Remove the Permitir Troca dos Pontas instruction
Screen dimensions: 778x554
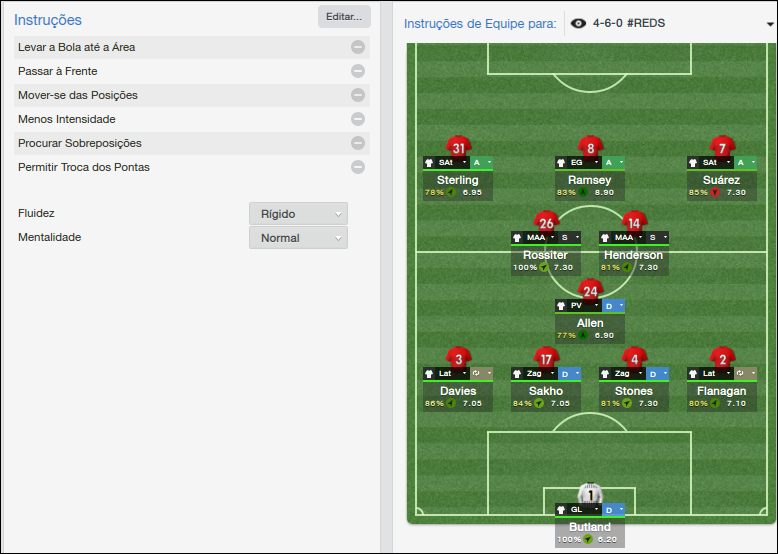point(357,167)
